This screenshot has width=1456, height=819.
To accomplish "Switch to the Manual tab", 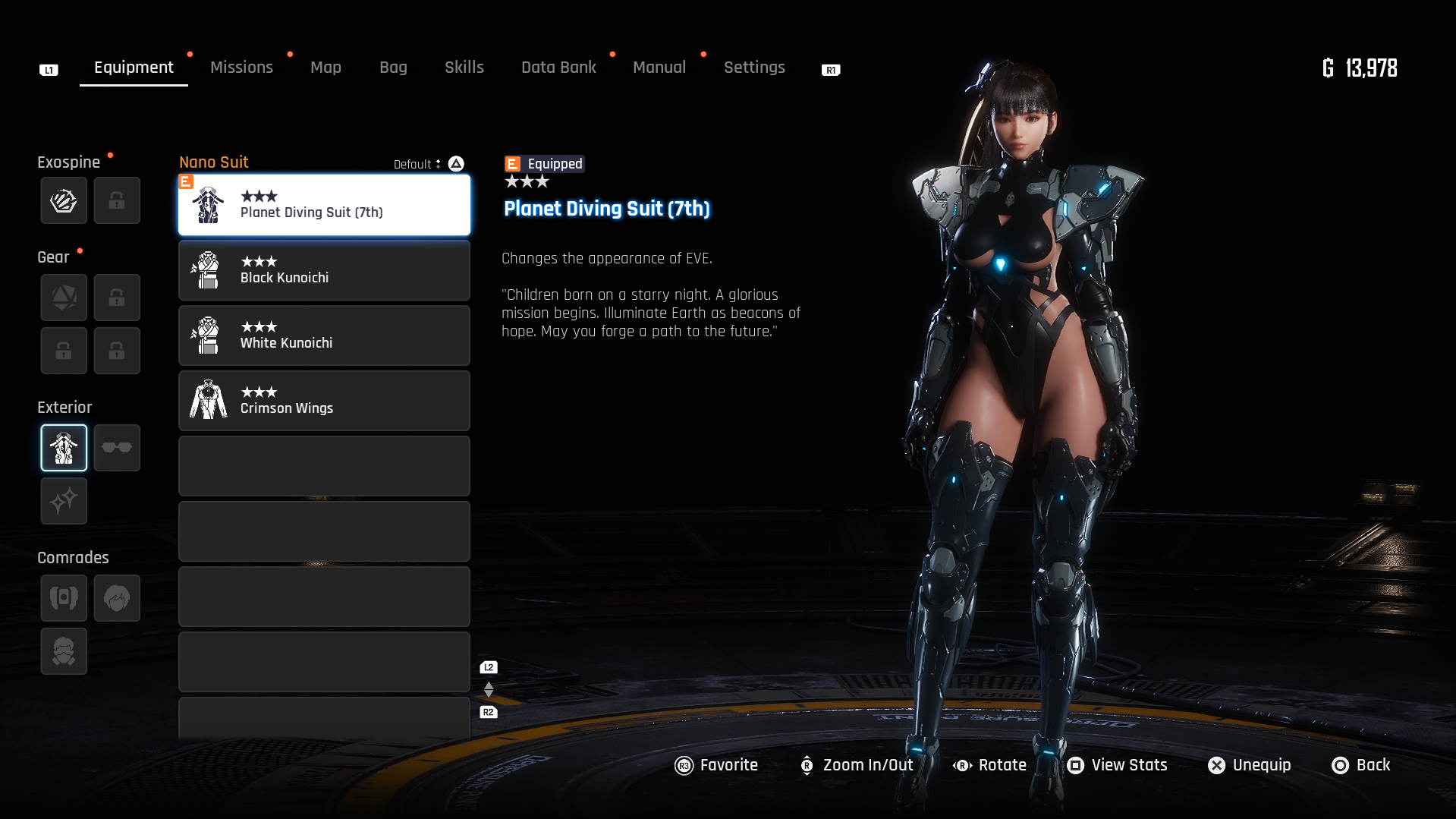I will click(x=659, y=68).
